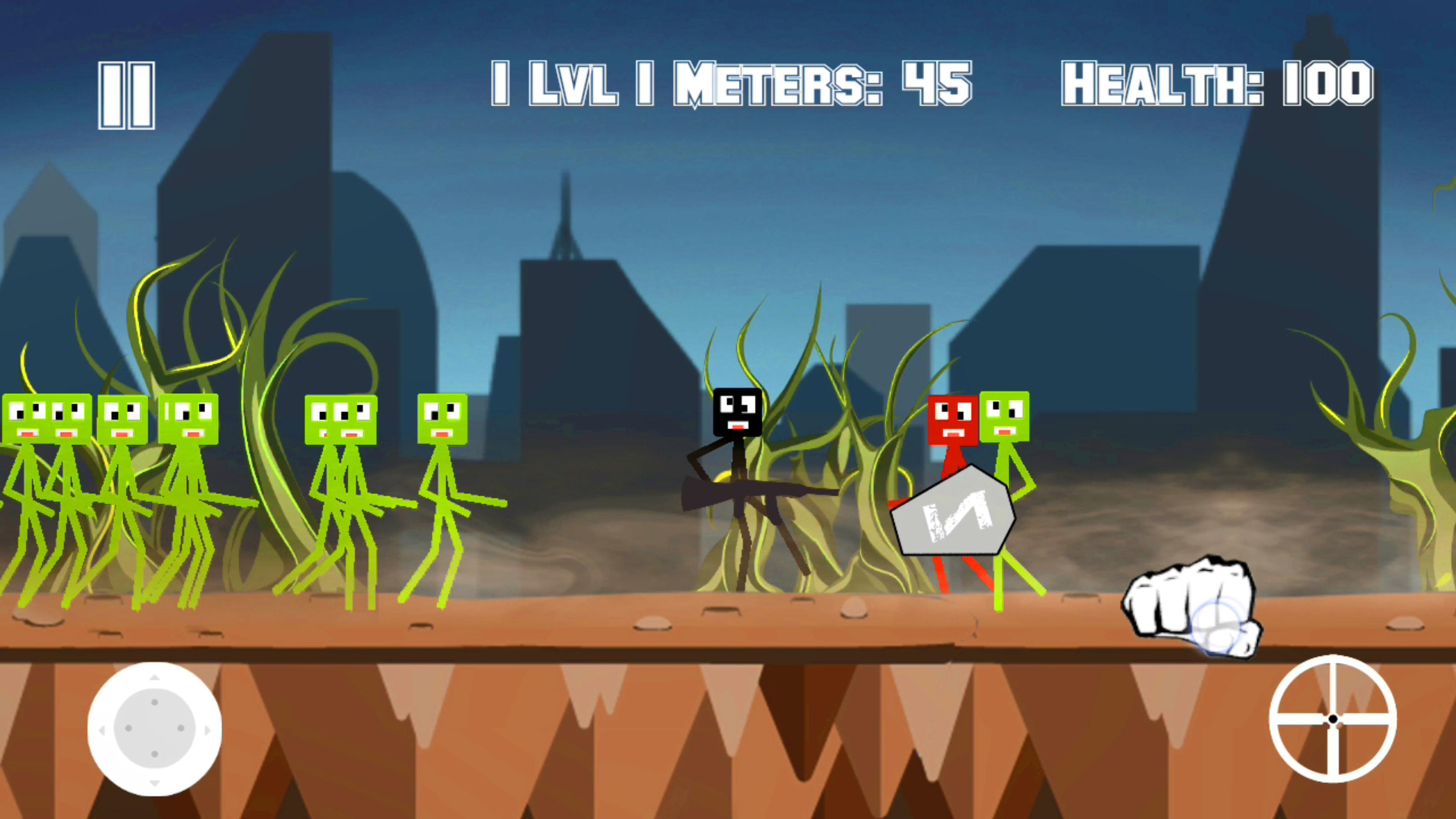Tap the virtual joystick control base
Viewport: 1456px width, 819px height.
(154, 728)
